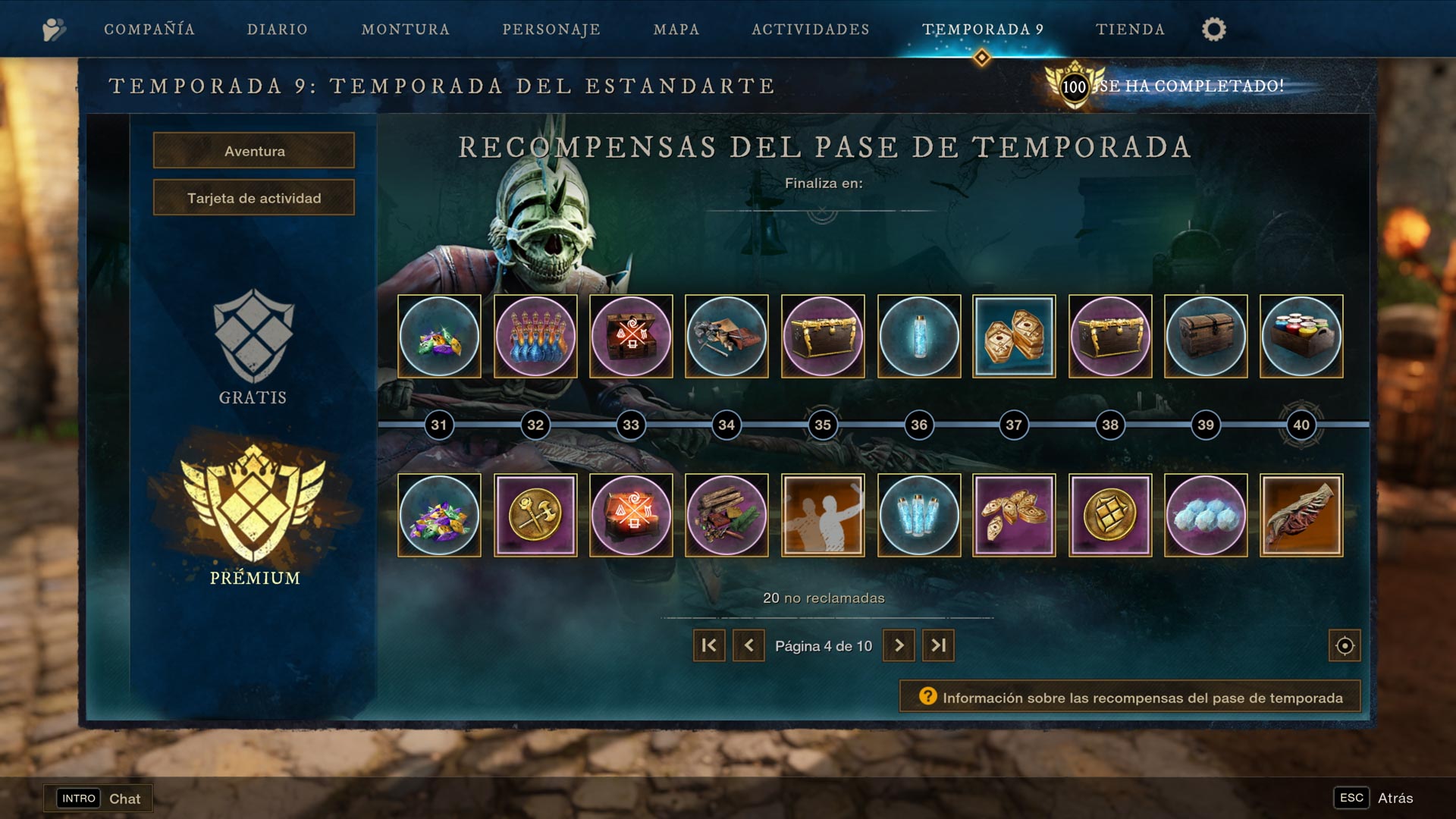Click the glowing azoth vial reward at level 36
This screenshot has height=819, width=1456.
click(x=918, y=336)
